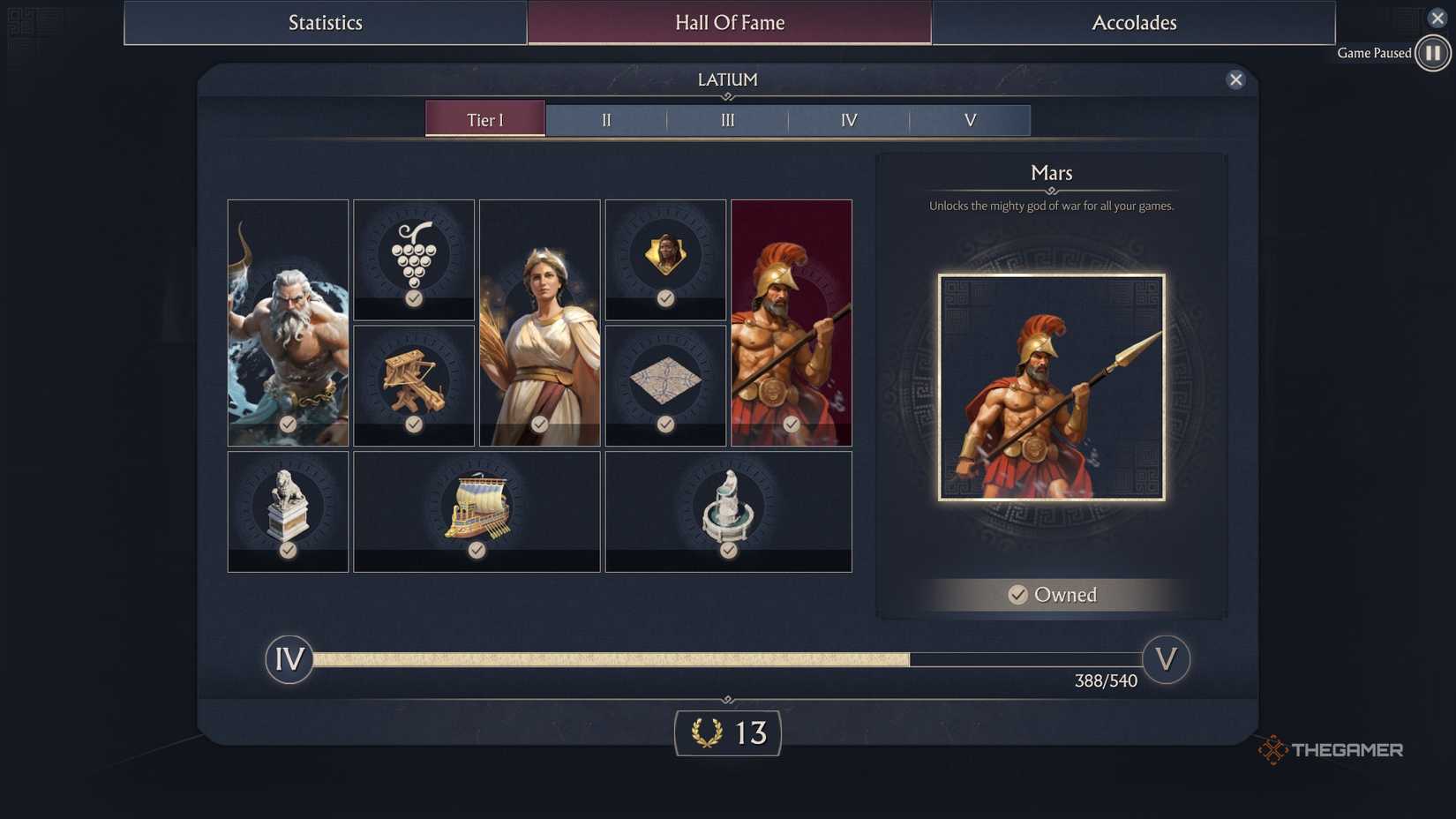Open Tier II unlocks

click(x=605, y=119)
